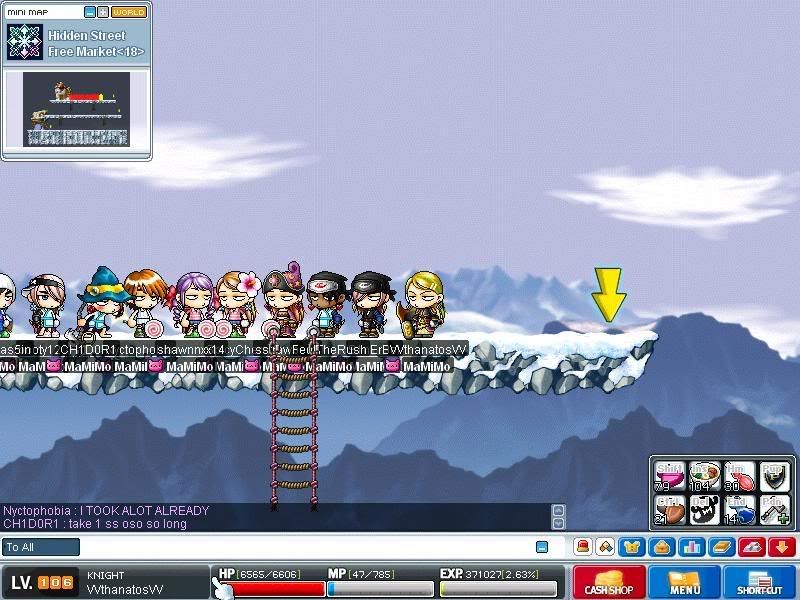Viewport: 800px width, 600px height.
Task: Open the Cash Shop
Action: point(608,582)
